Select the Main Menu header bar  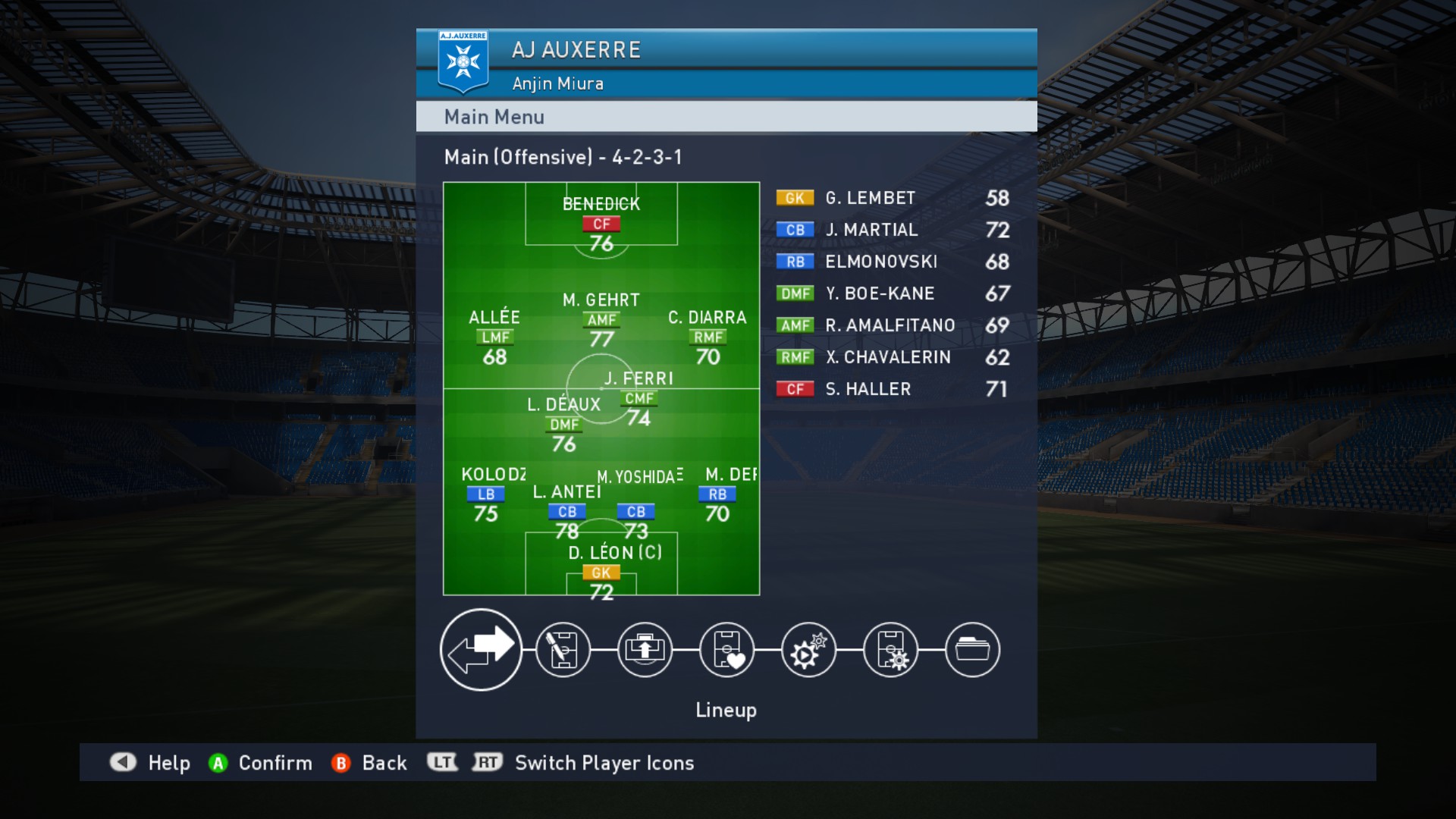point(726,117)
